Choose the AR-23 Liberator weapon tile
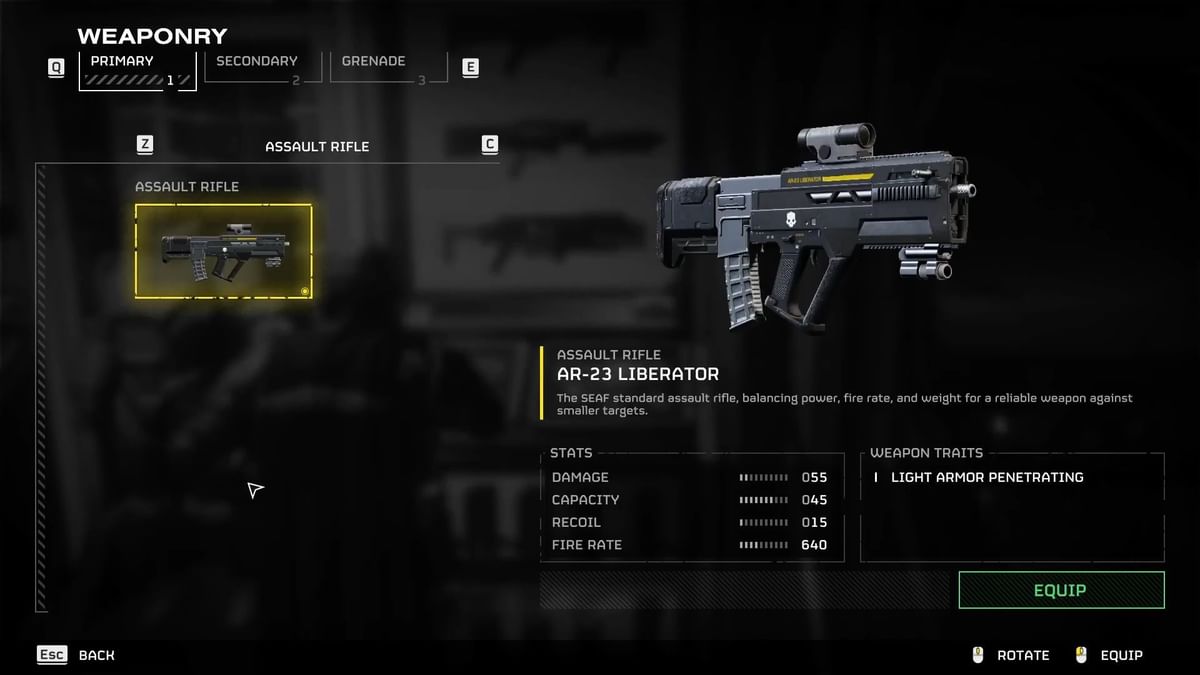This screenshot has height=675, width=1200. tap(223, 251)
